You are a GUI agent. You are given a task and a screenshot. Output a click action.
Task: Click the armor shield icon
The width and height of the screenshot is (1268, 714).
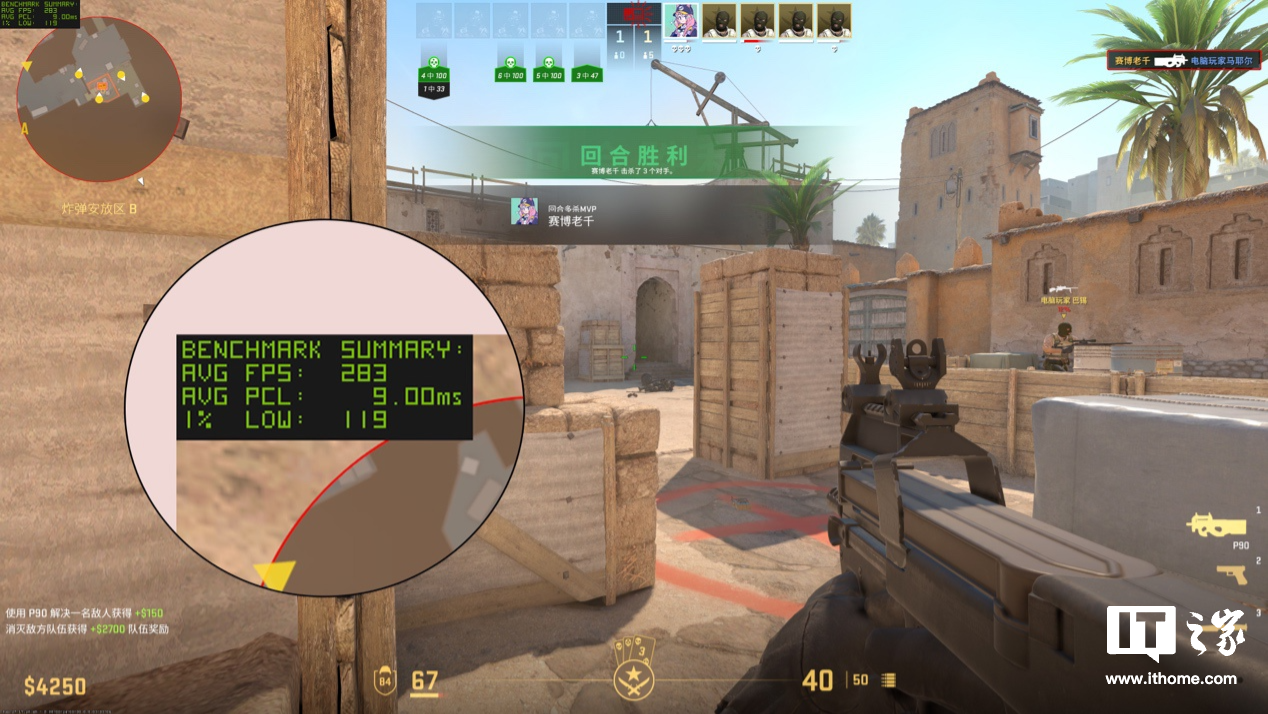(385, 682)
